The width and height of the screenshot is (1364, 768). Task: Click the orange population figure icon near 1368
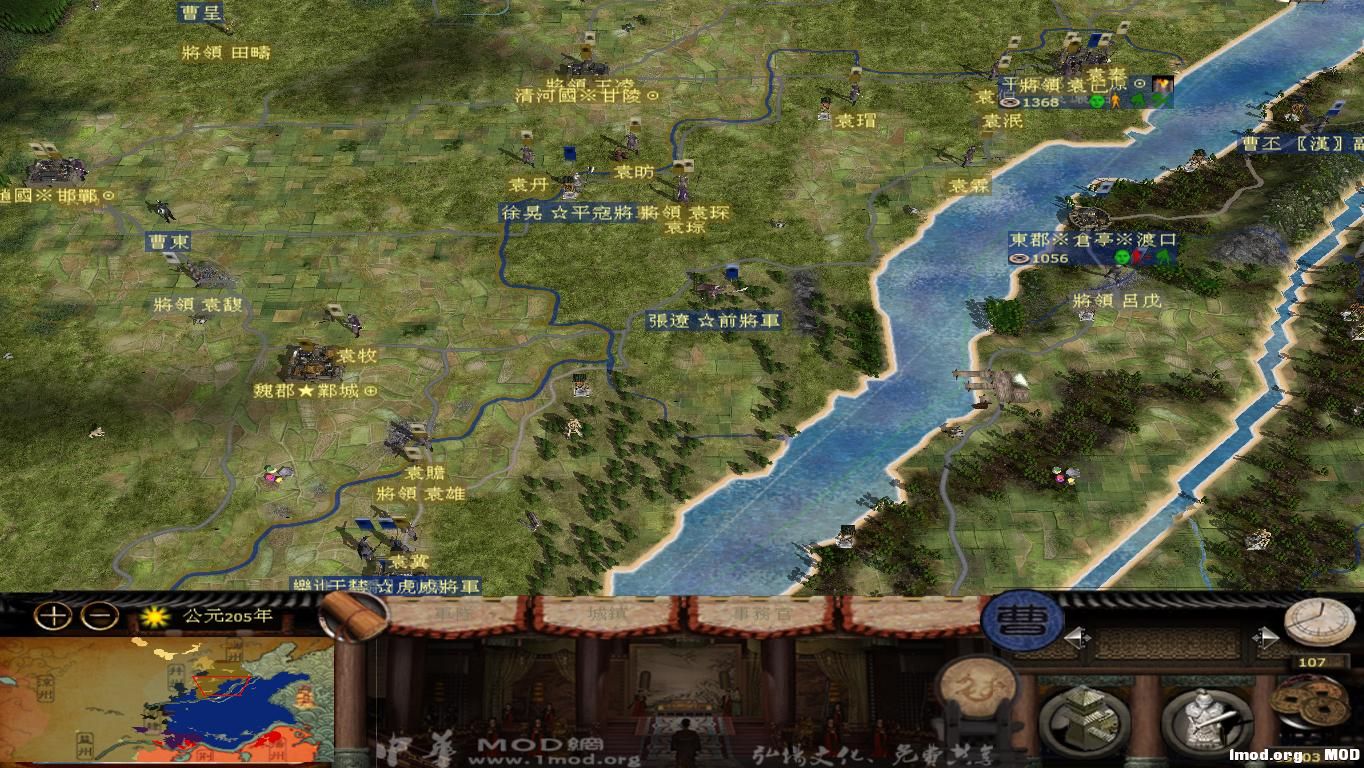(1114, 100)
